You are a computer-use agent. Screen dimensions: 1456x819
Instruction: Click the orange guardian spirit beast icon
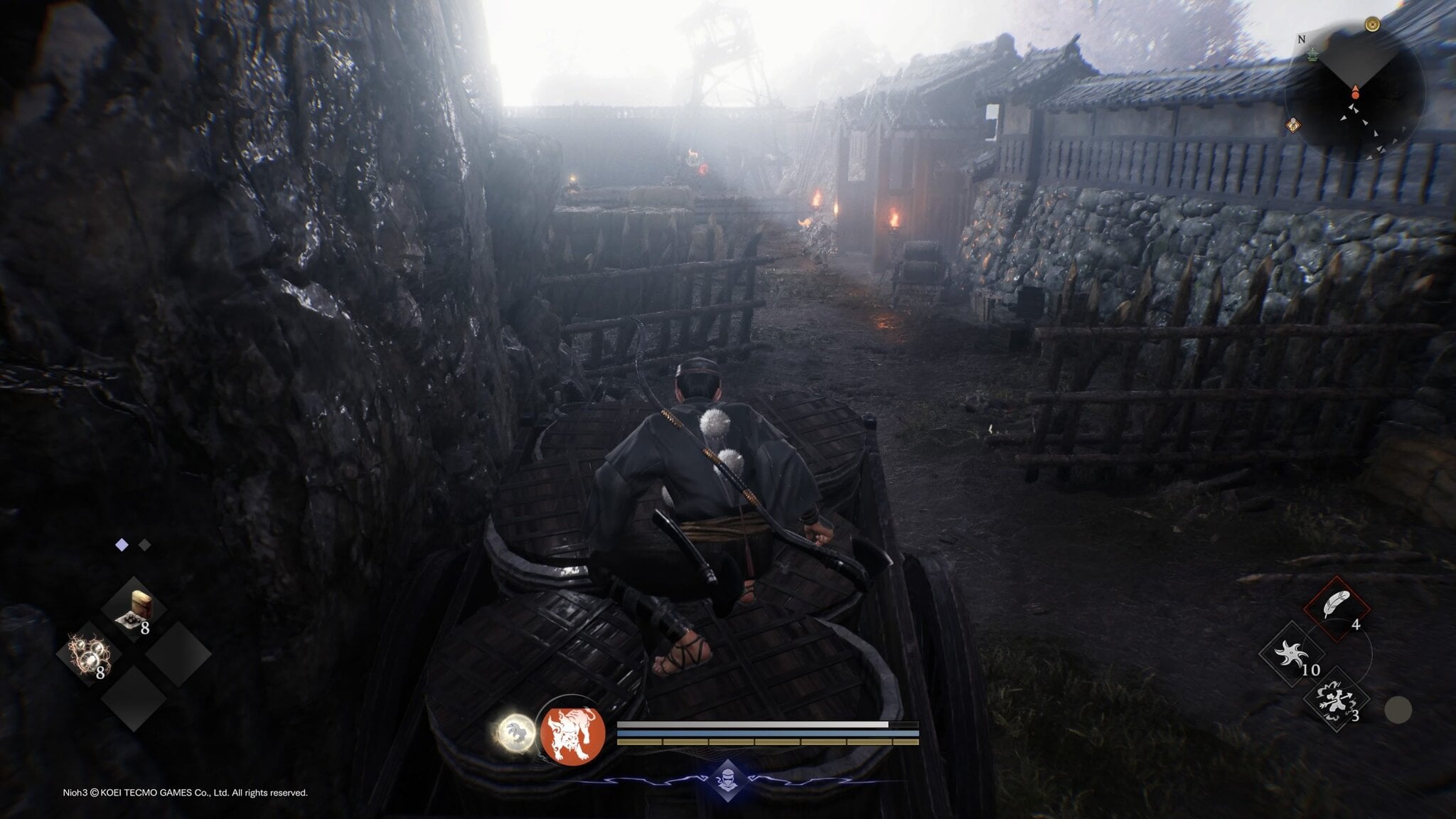click(573, 735)
